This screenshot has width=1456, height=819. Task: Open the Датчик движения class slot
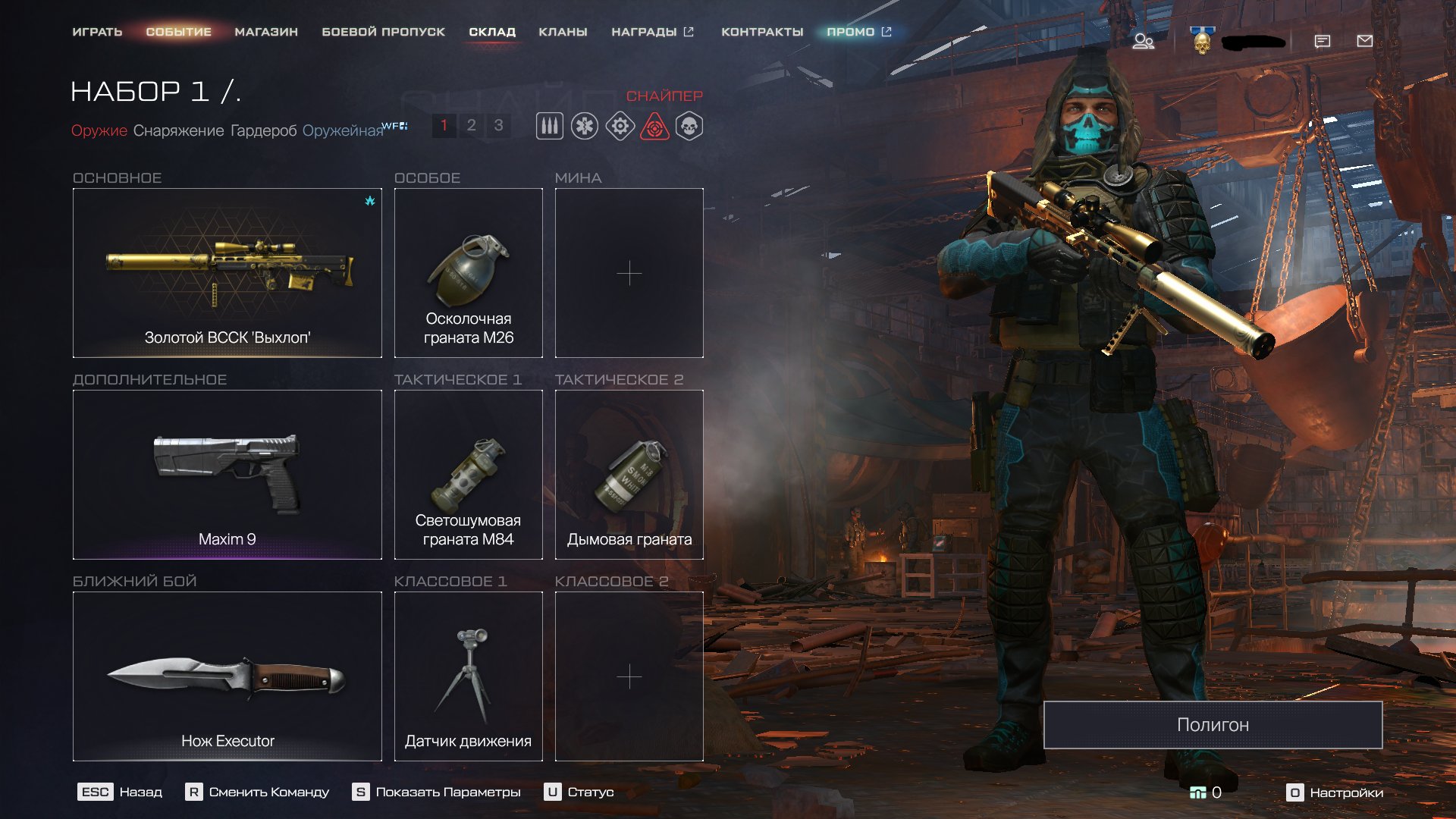point(468,676)
